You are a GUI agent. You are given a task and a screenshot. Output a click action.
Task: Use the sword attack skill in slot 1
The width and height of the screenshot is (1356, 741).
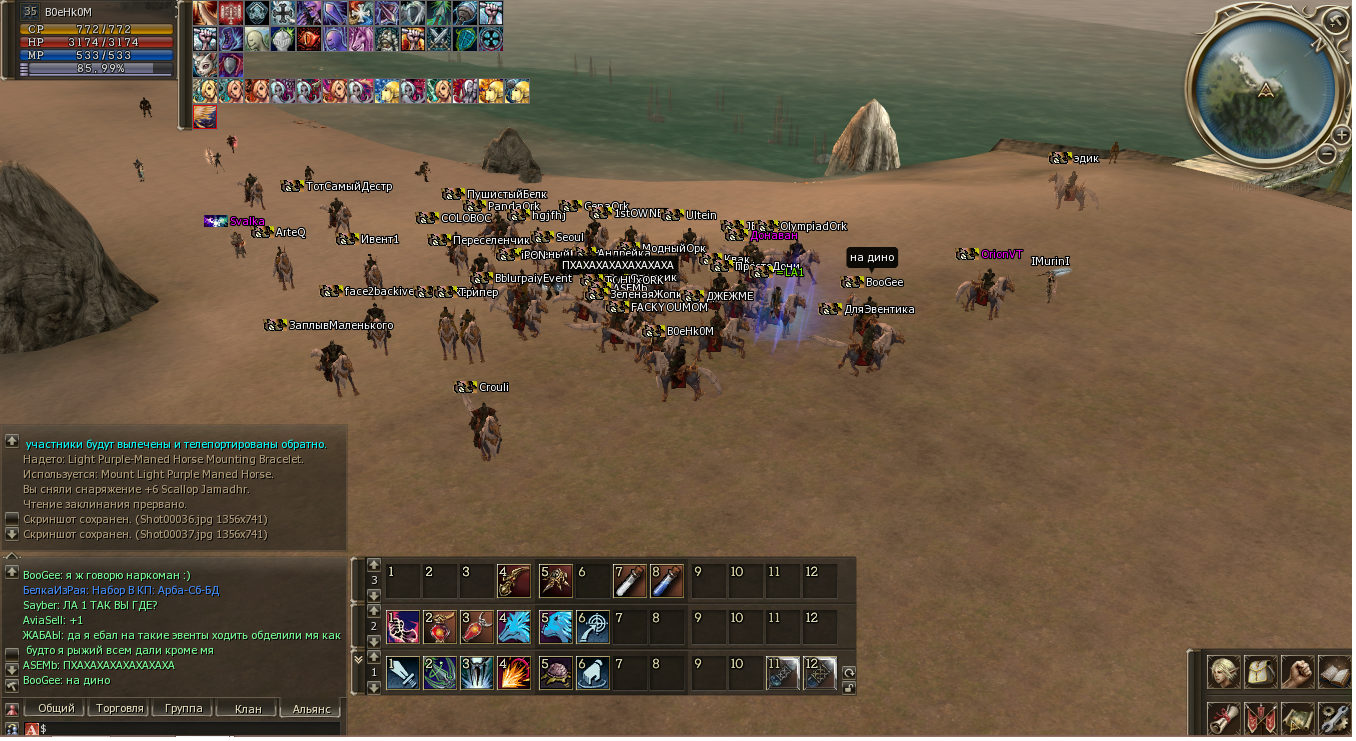click(x=402, y=672)
